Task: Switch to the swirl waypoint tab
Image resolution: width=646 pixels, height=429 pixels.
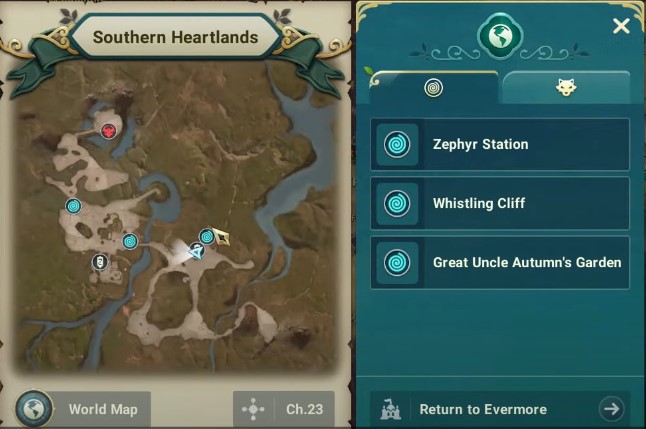Action: (433, 88)
